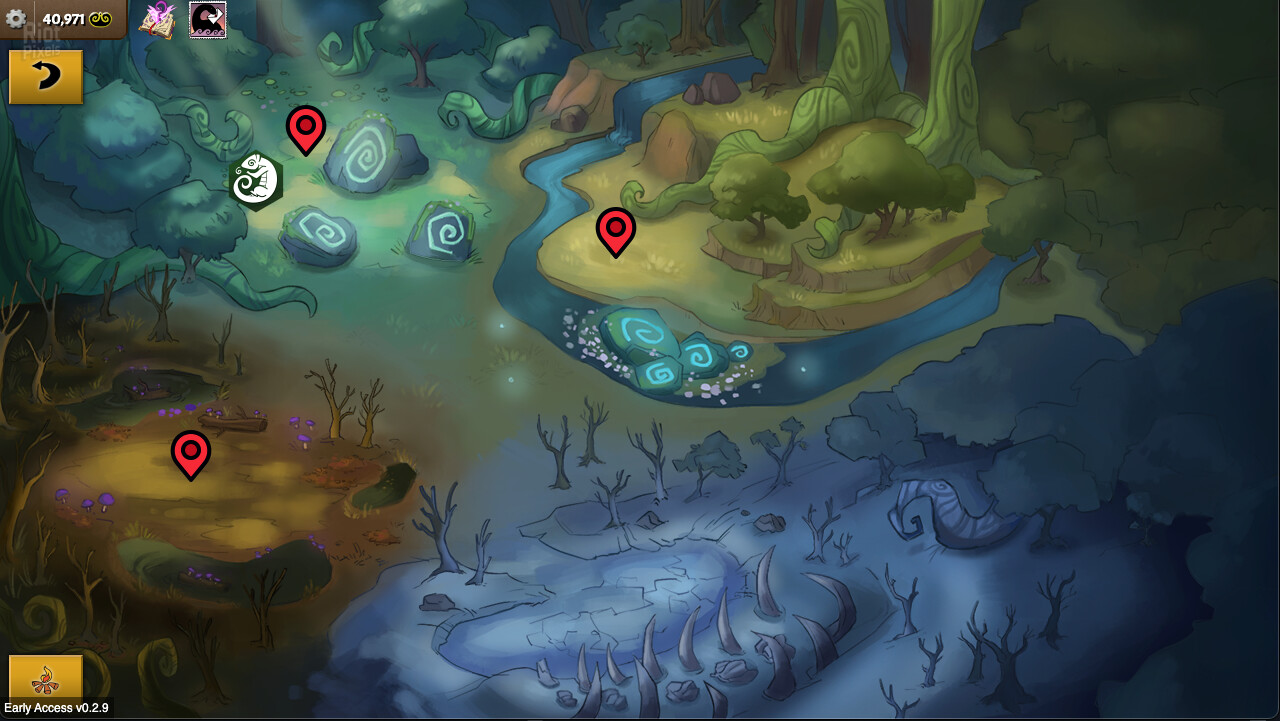Click the yellow back arrow button
This screenshot has width=1280, height=721.
(x=46, y=77)
